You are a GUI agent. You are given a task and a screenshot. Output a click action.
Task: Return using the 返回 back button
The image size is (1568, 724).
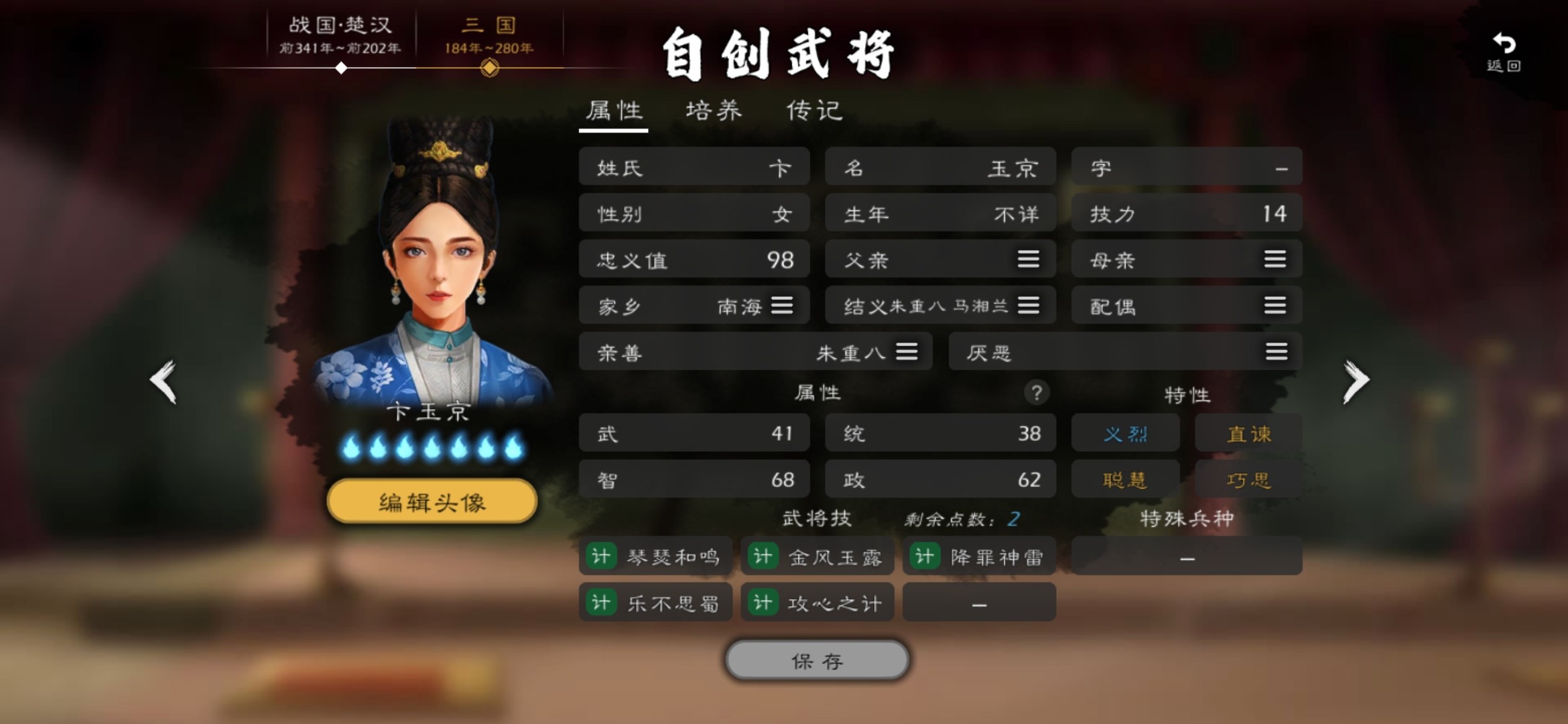pyautogui.click(x=1504, y=51)
